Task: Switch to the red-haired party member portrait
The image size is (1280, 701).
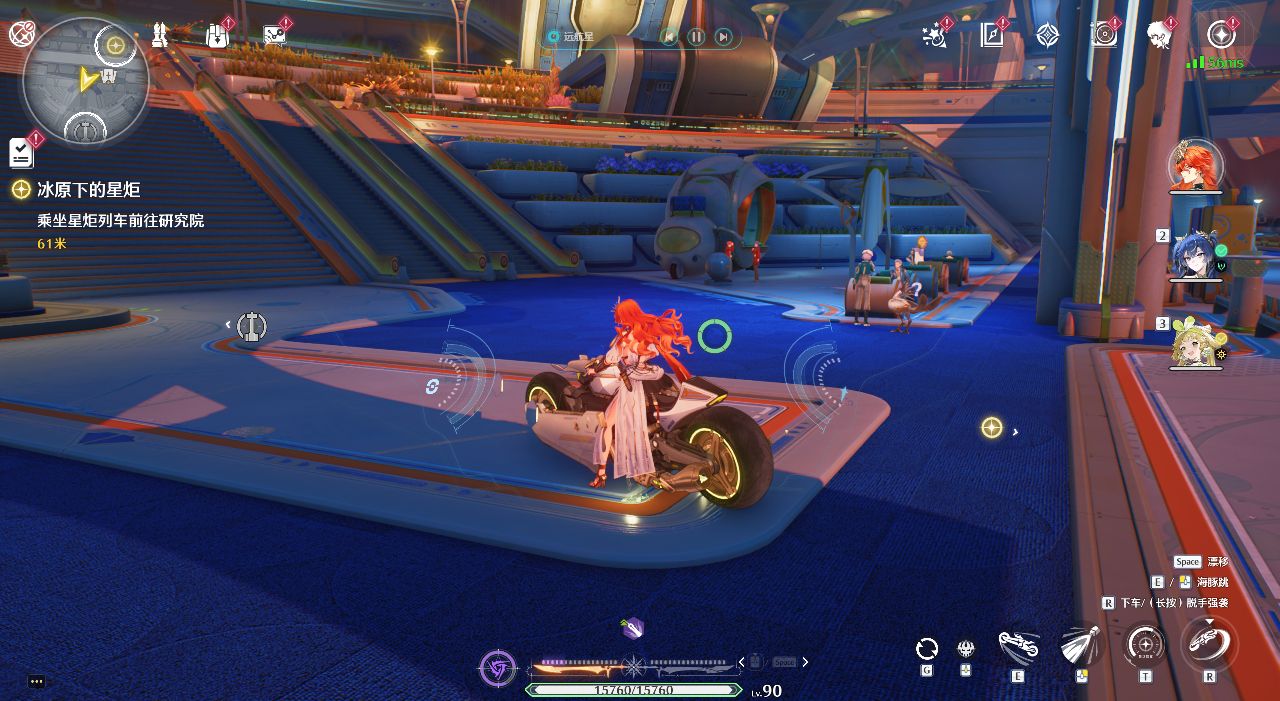Action: (1194, 167)
